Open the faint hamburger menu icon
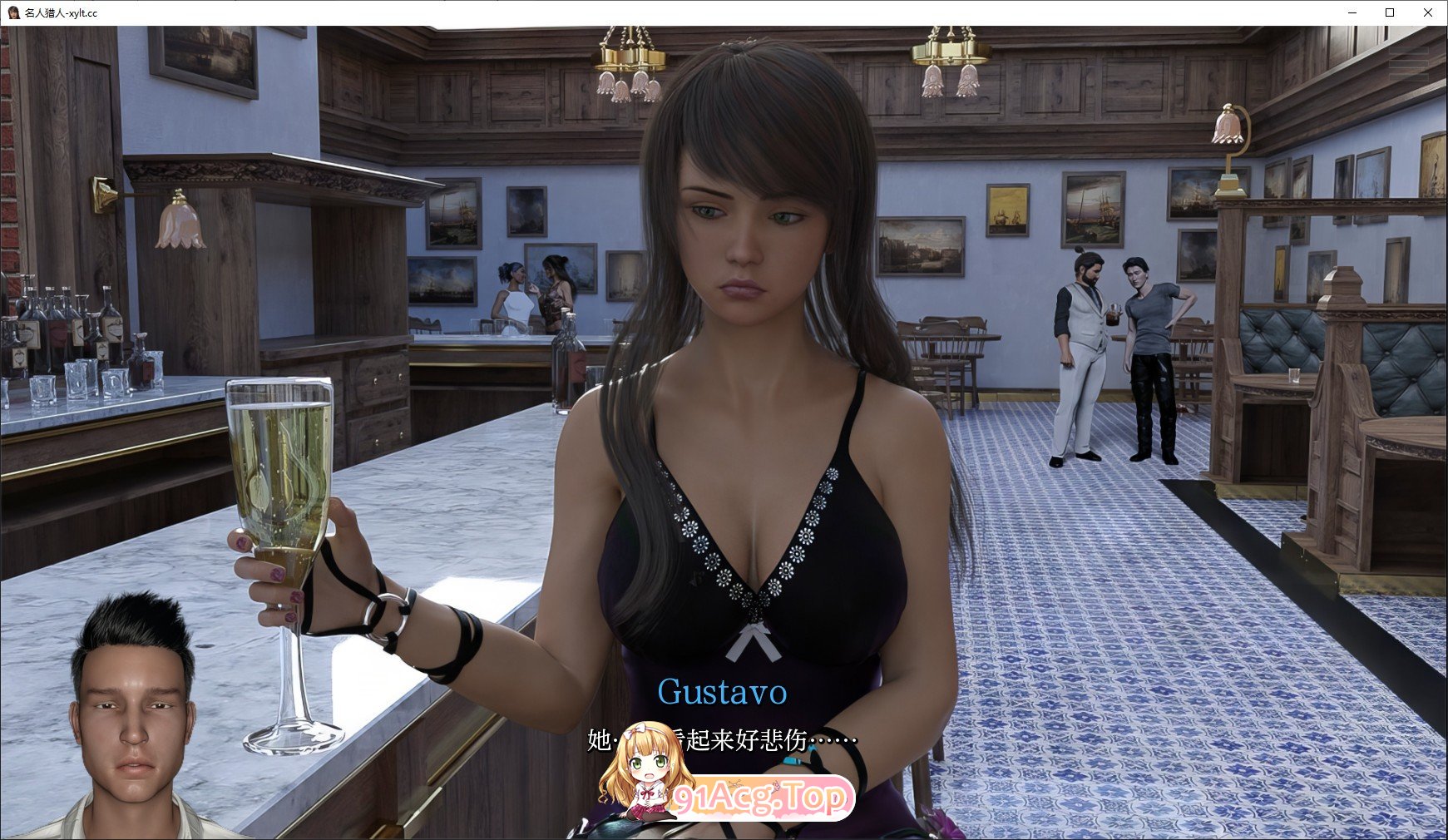Image resolution: width=1448 pixels, height=840 pixels. click(1409, 62)
